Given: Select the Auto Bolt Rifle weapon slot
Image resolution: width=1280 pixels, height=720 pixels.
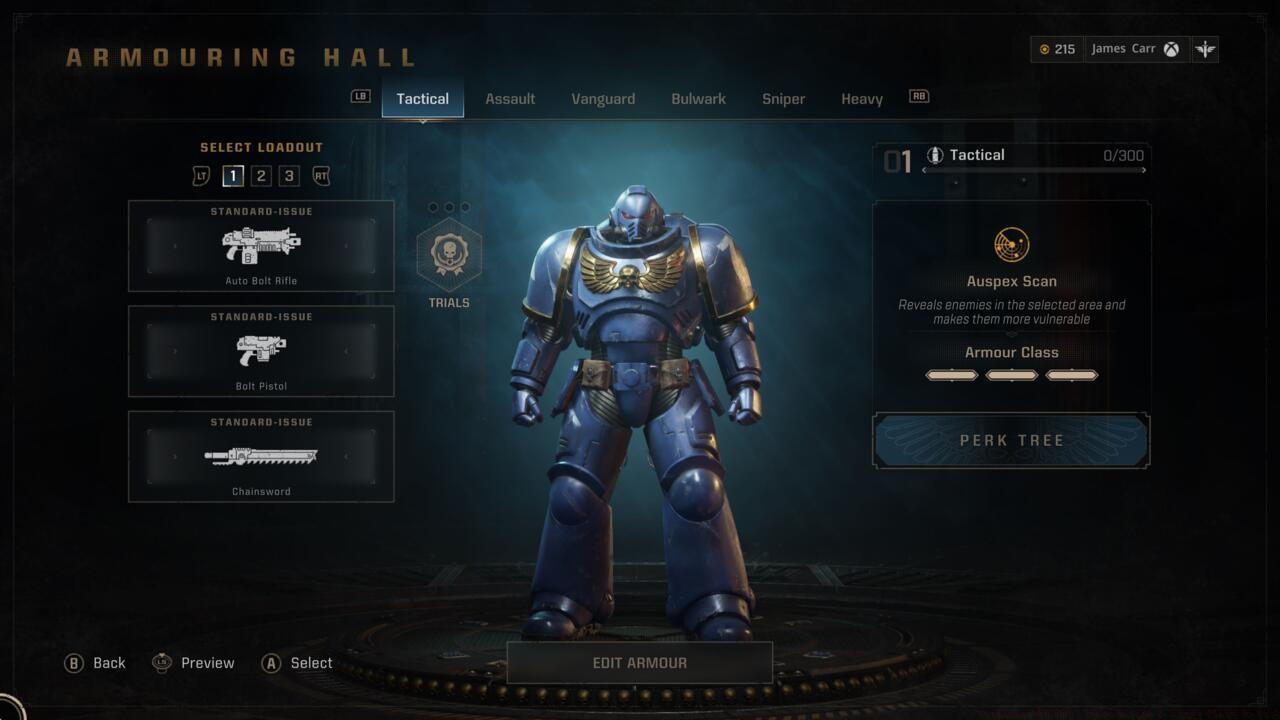Looking at the screenshot, I should coord(261,246).
